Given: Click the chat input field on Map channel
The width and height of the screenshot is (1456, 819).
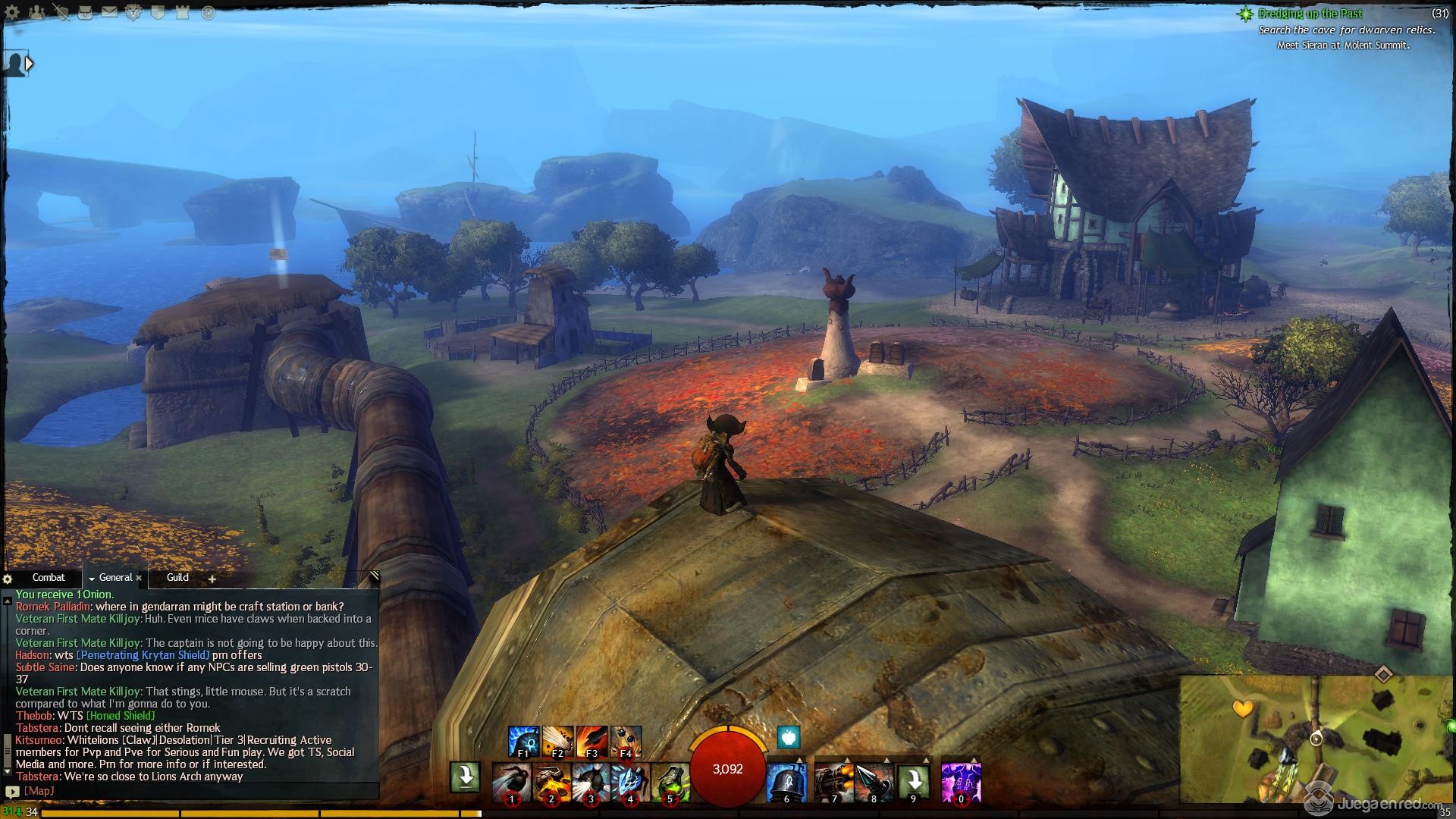Looking at the screenshot, I should point(197,791).
